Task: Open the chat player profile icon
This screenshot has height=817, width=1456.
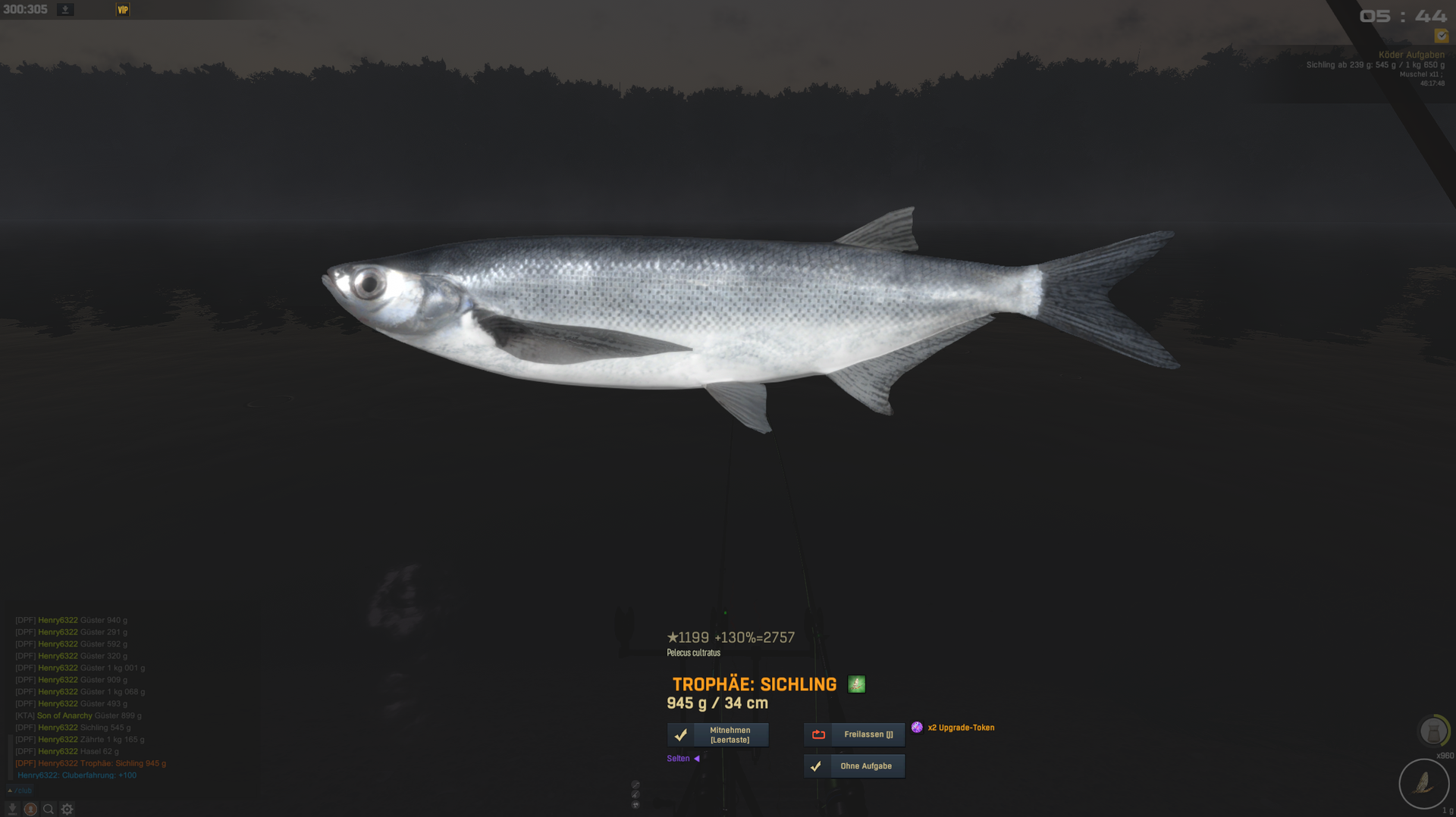Action: 30,809
